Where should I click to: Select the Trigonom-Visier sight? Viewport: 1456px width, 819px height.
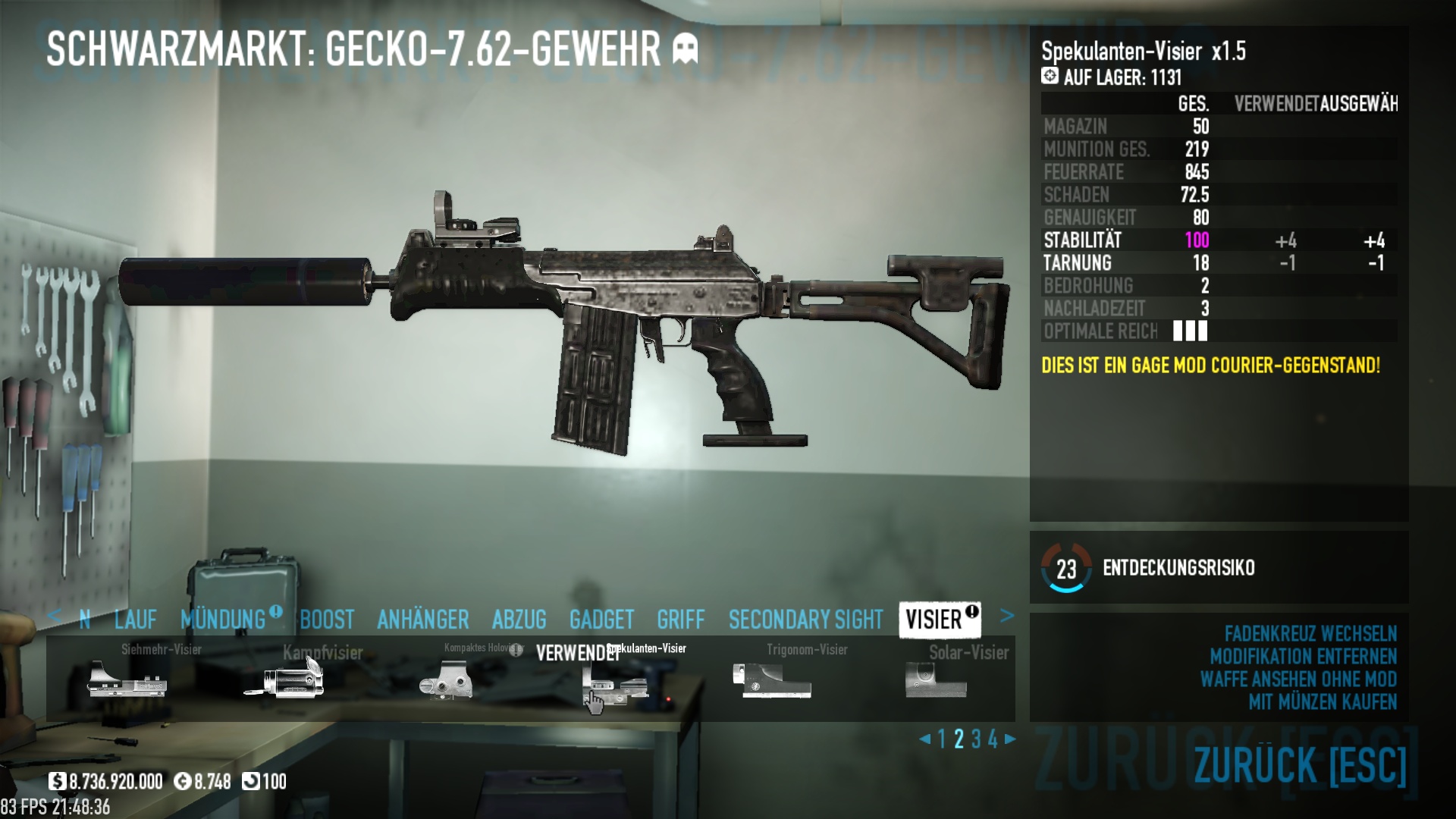pyautogui.click(x=772, y=678)
